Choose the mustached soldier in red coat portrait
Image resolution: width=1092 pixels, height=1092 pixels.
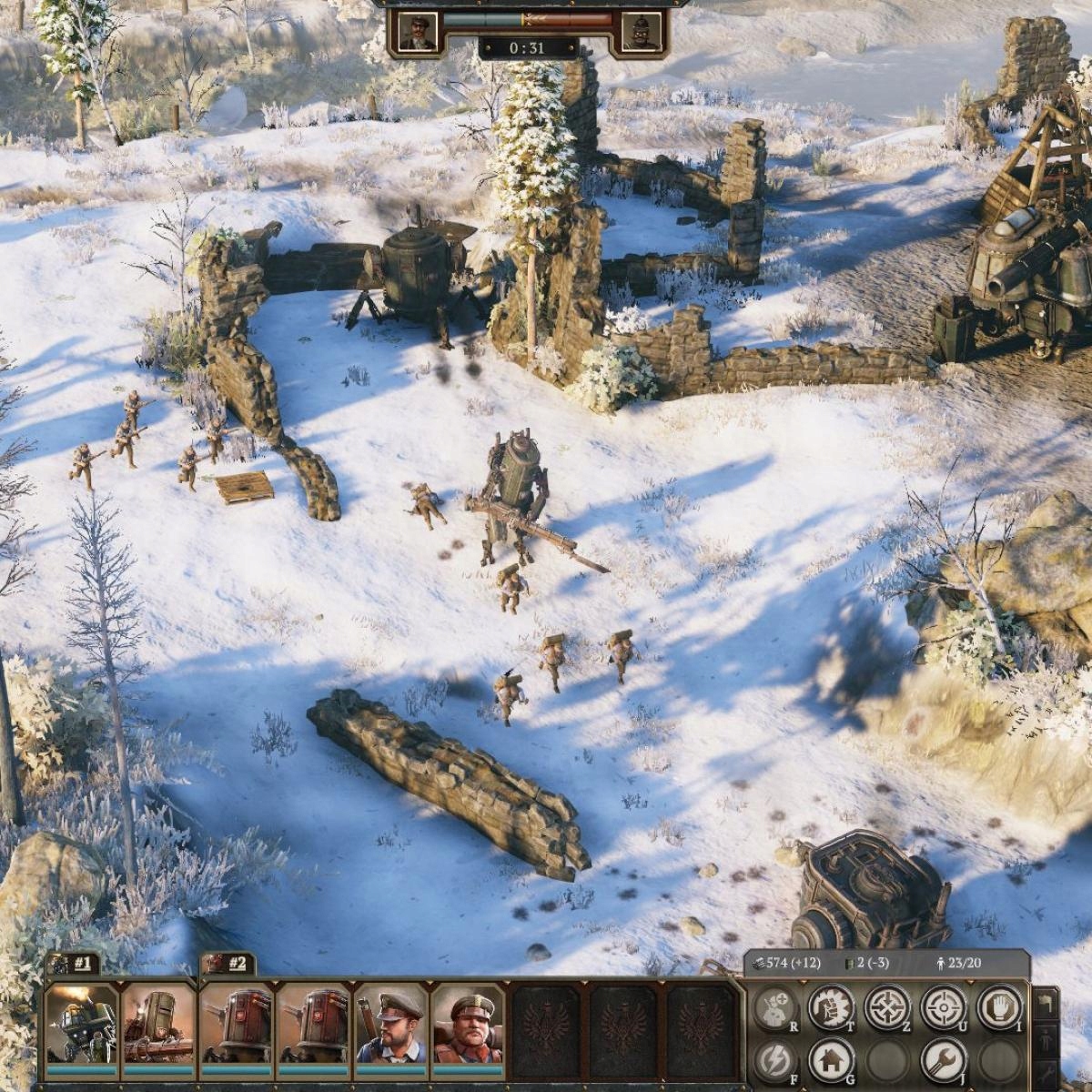468,1023
